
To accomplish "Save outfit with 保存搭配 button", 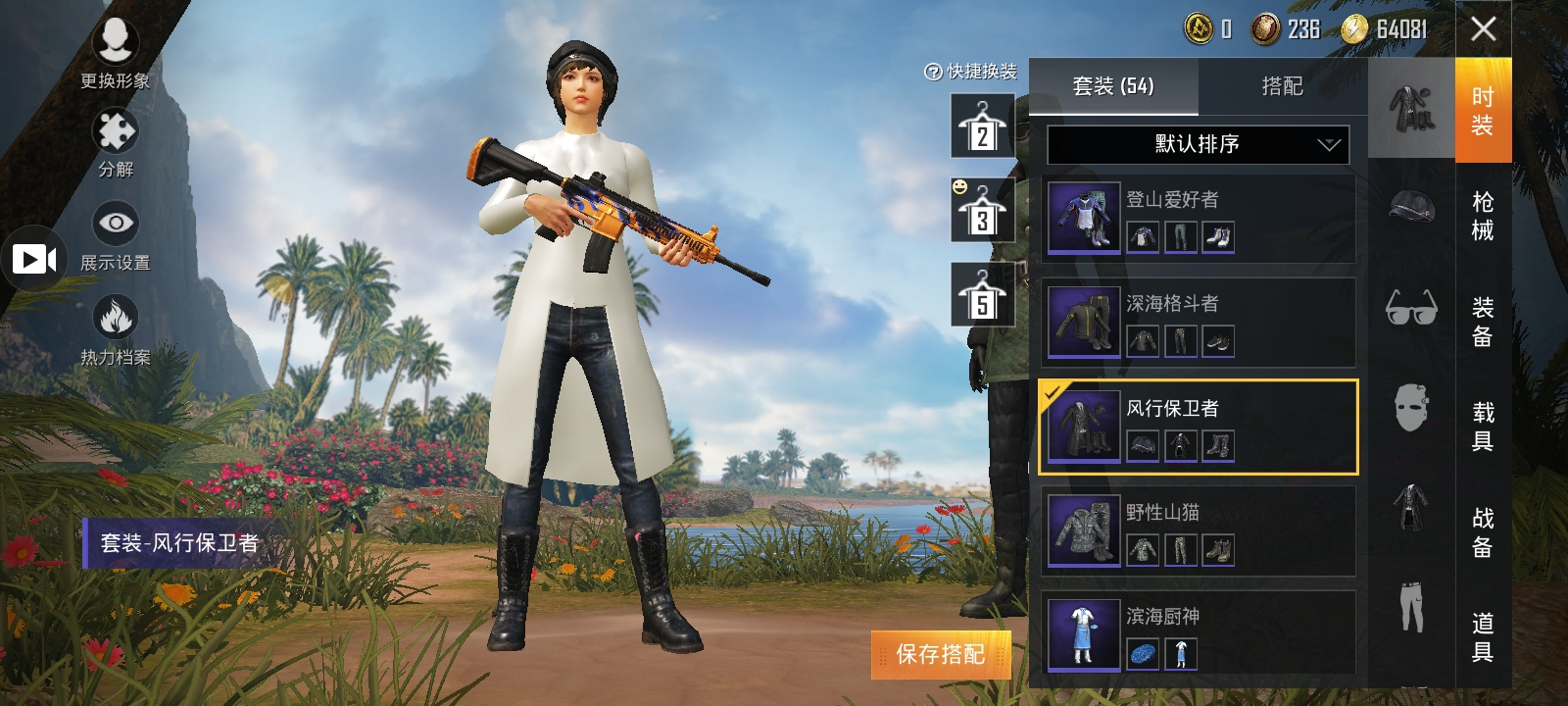I will coord(940,654).
